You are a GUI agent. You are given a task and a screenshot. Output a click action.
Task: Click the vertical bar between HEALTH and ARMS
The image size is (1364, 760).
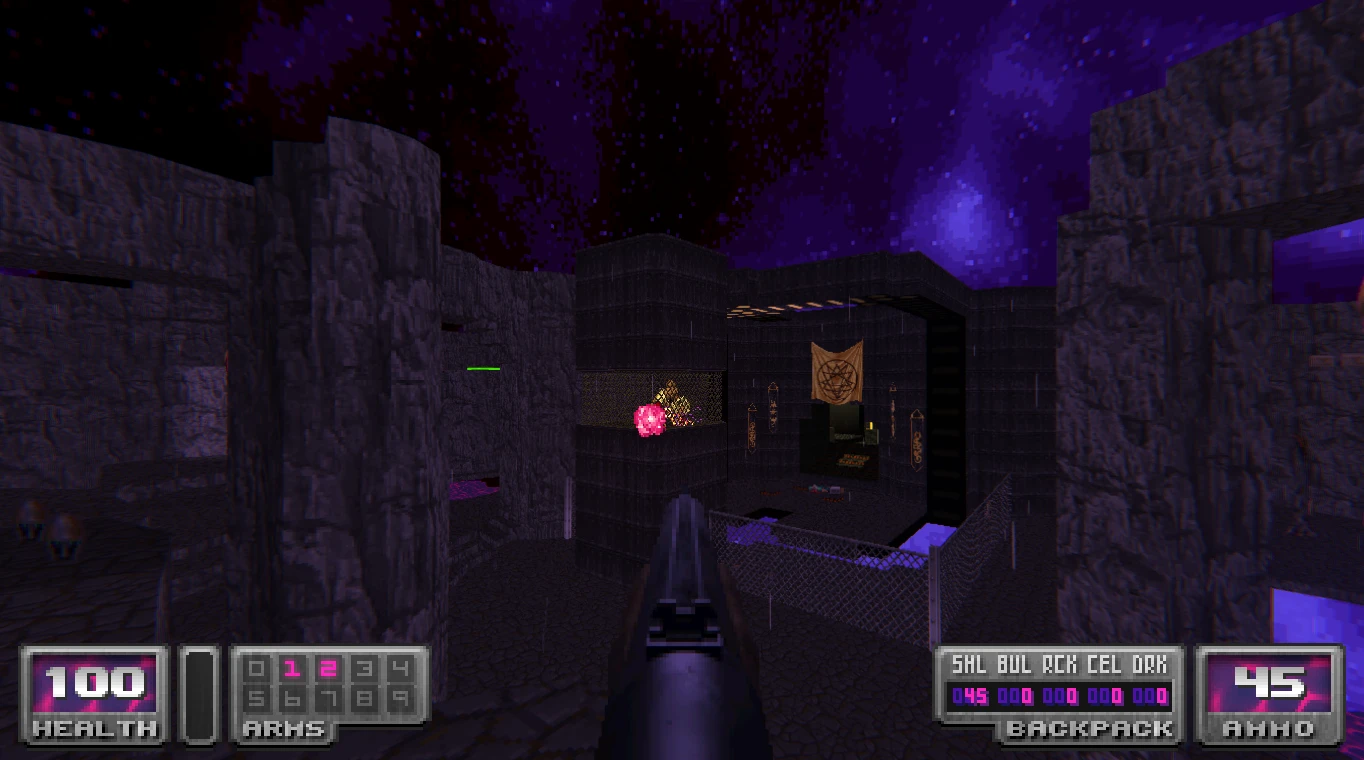tap(199, 692)
